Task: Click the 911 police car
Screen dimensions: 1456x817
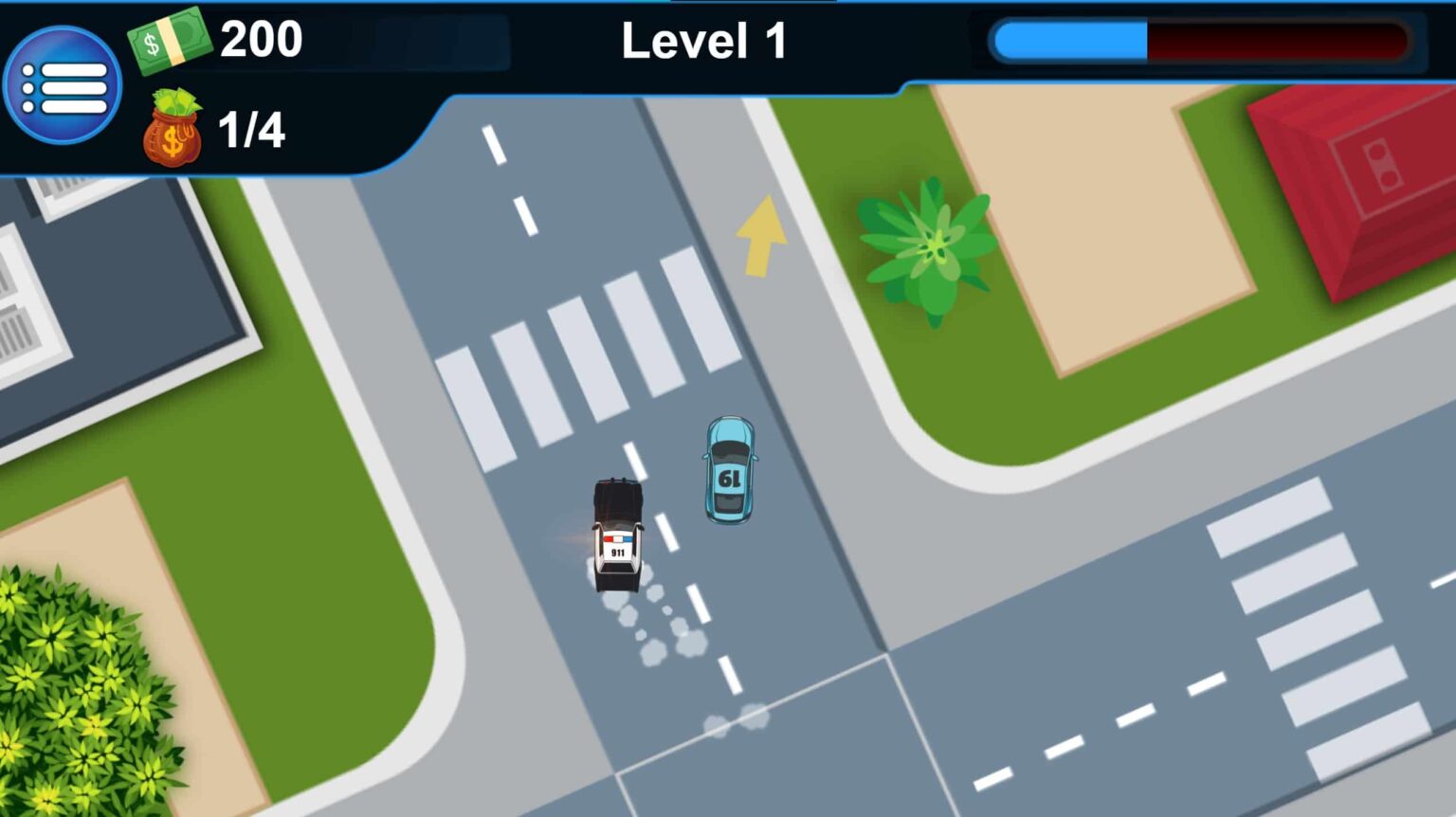Action: [616, 536]
